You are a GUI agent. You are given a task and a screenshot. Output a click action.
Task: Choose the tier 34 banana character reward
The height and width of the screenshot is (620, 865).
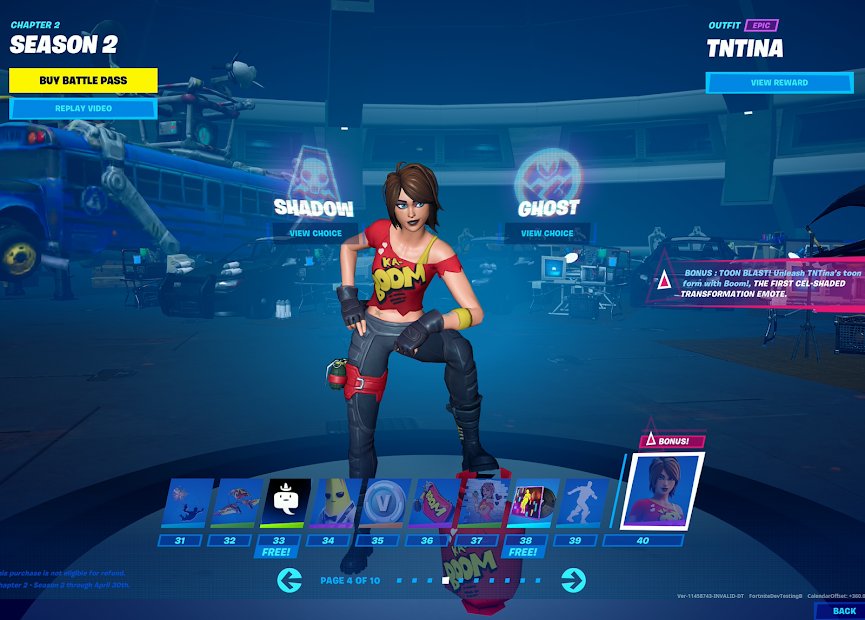335,503
